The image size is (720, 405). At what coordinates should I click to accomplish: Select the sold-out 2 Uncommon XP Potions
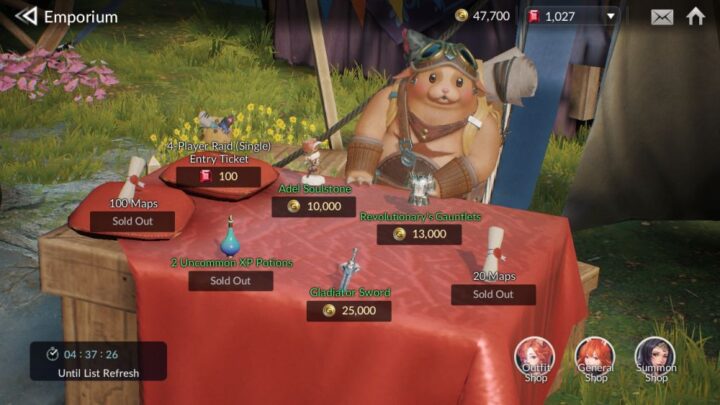click(230, 281)
